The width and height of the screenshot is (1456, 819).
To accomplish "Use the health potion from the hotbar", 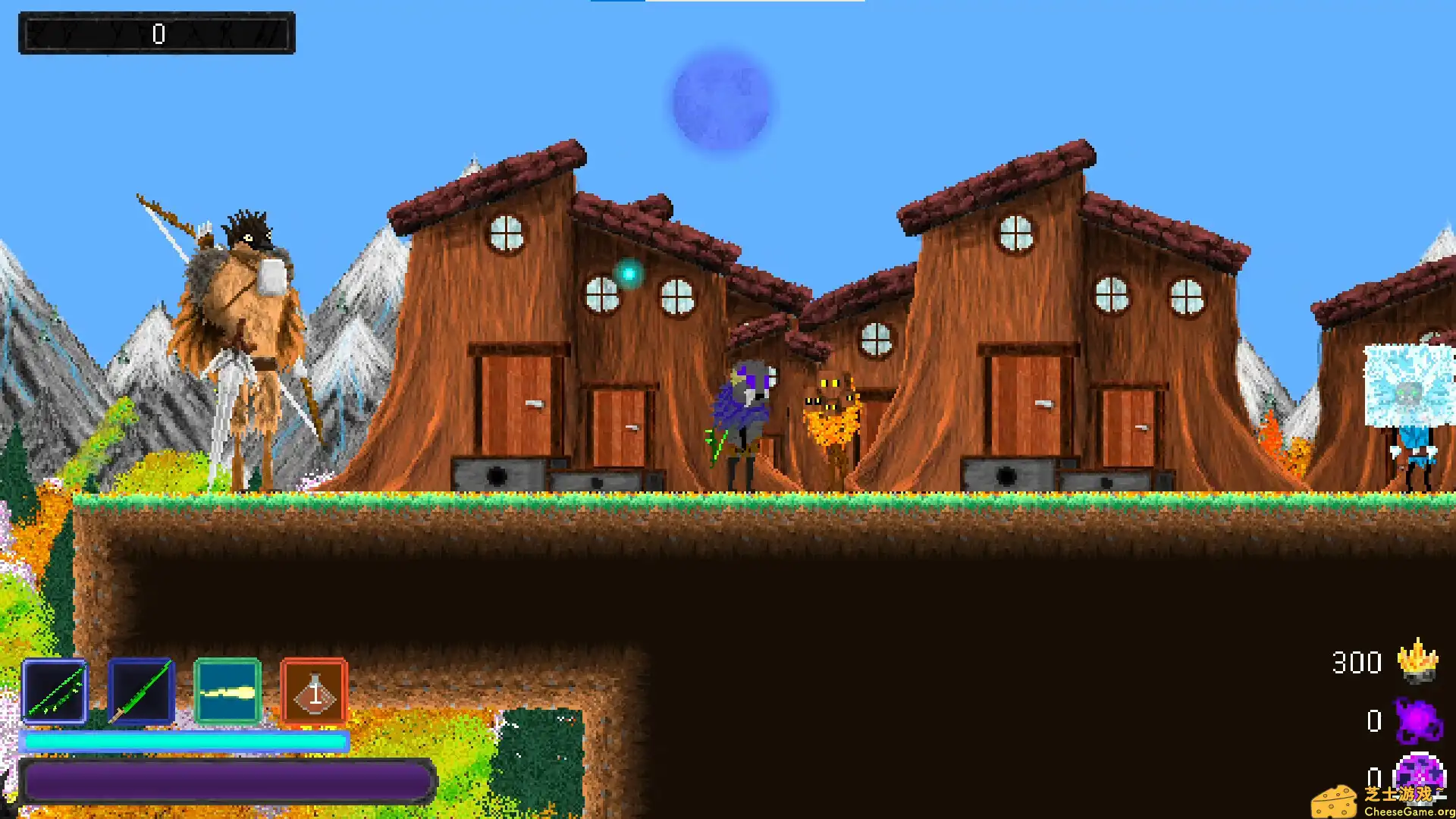I will point(312,692).
